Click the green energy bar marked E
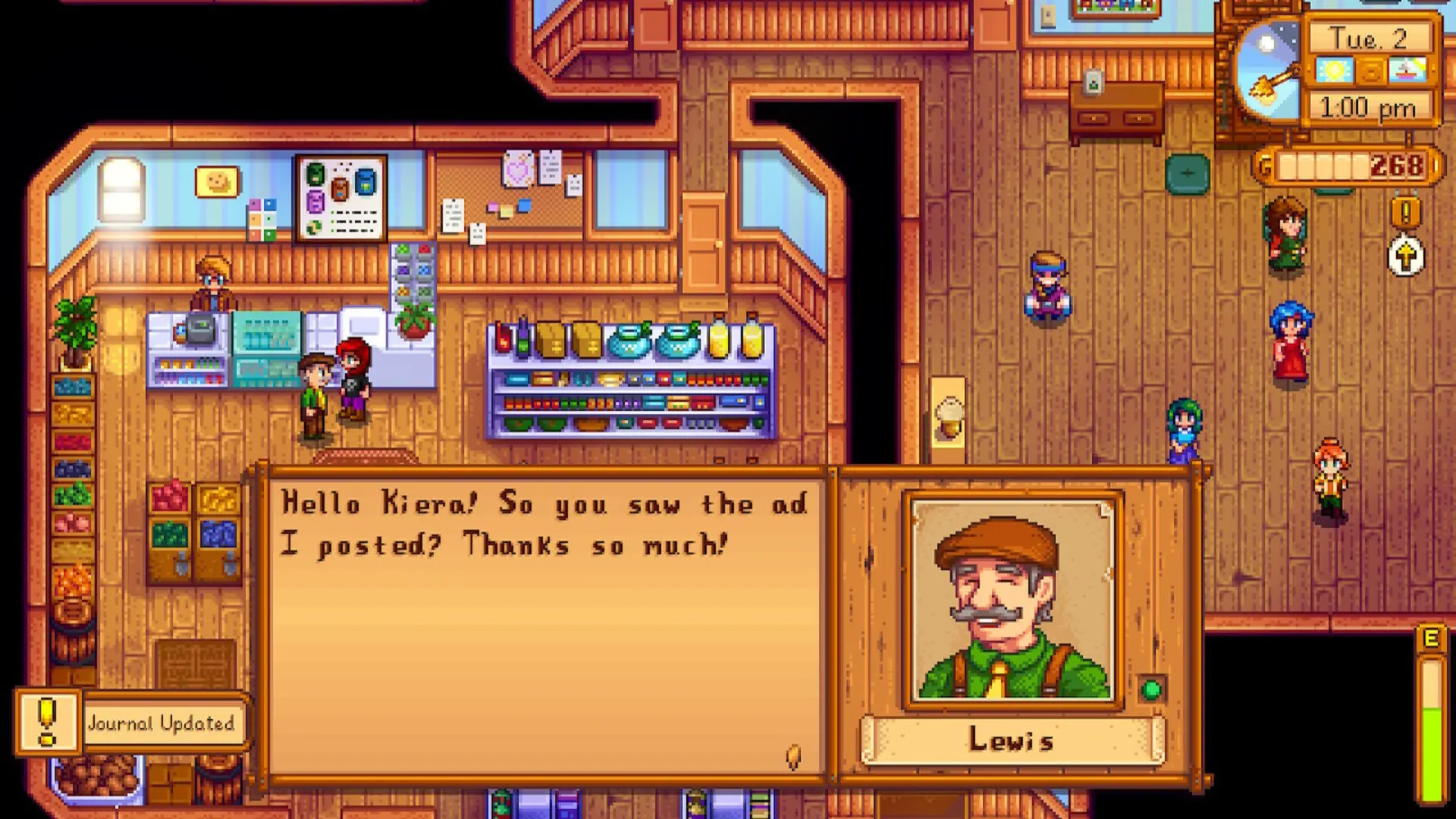Screen dimensions: 1456x819 1432,728
